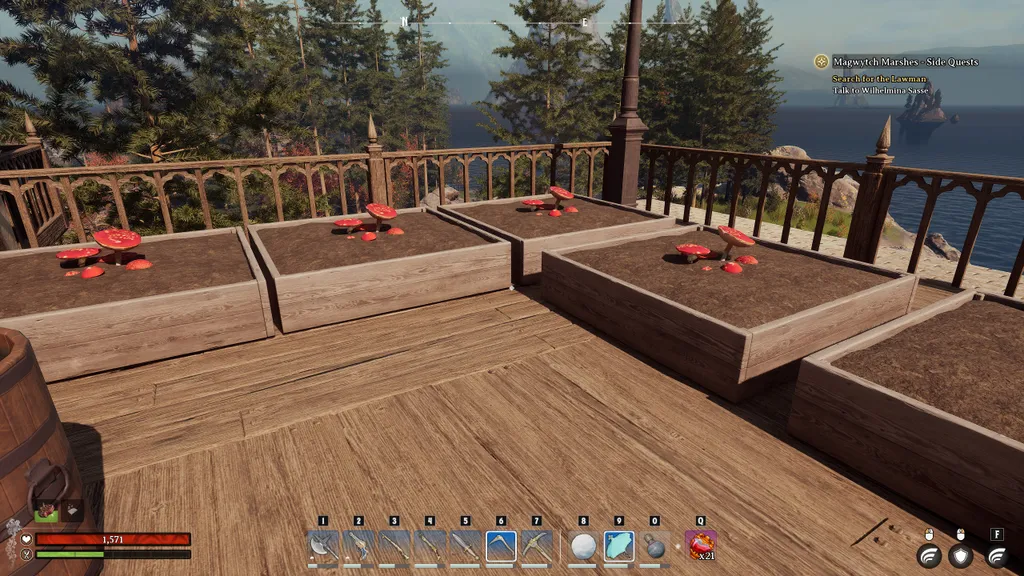The width and height of the screenshot is (1024, 576).
Task: Select the battle axe in hotbar slot 1
Action: coord(323,545)
